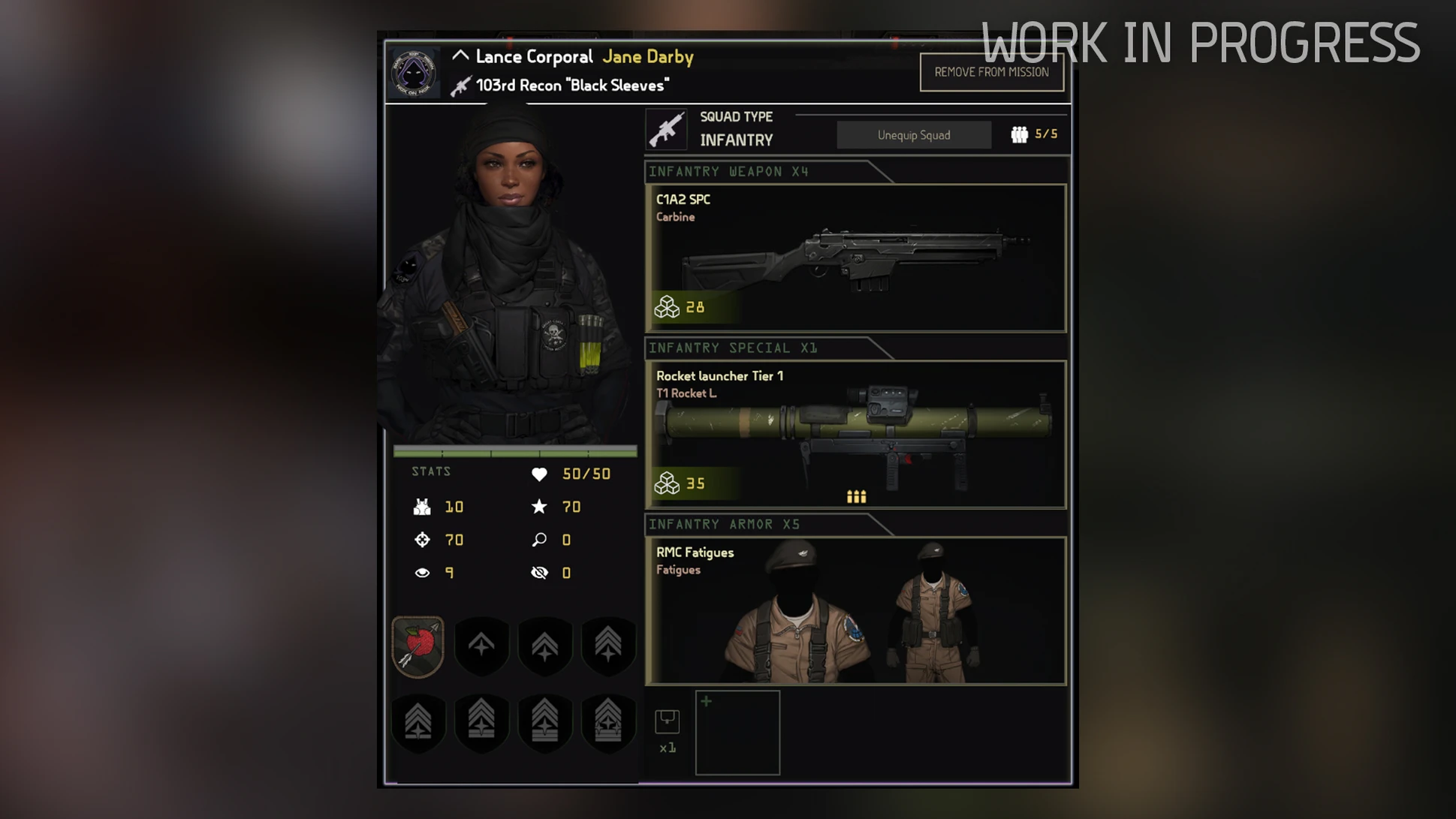Click the Remove From Mission button
The image size is (1456, 819).
tap(991, 72)
